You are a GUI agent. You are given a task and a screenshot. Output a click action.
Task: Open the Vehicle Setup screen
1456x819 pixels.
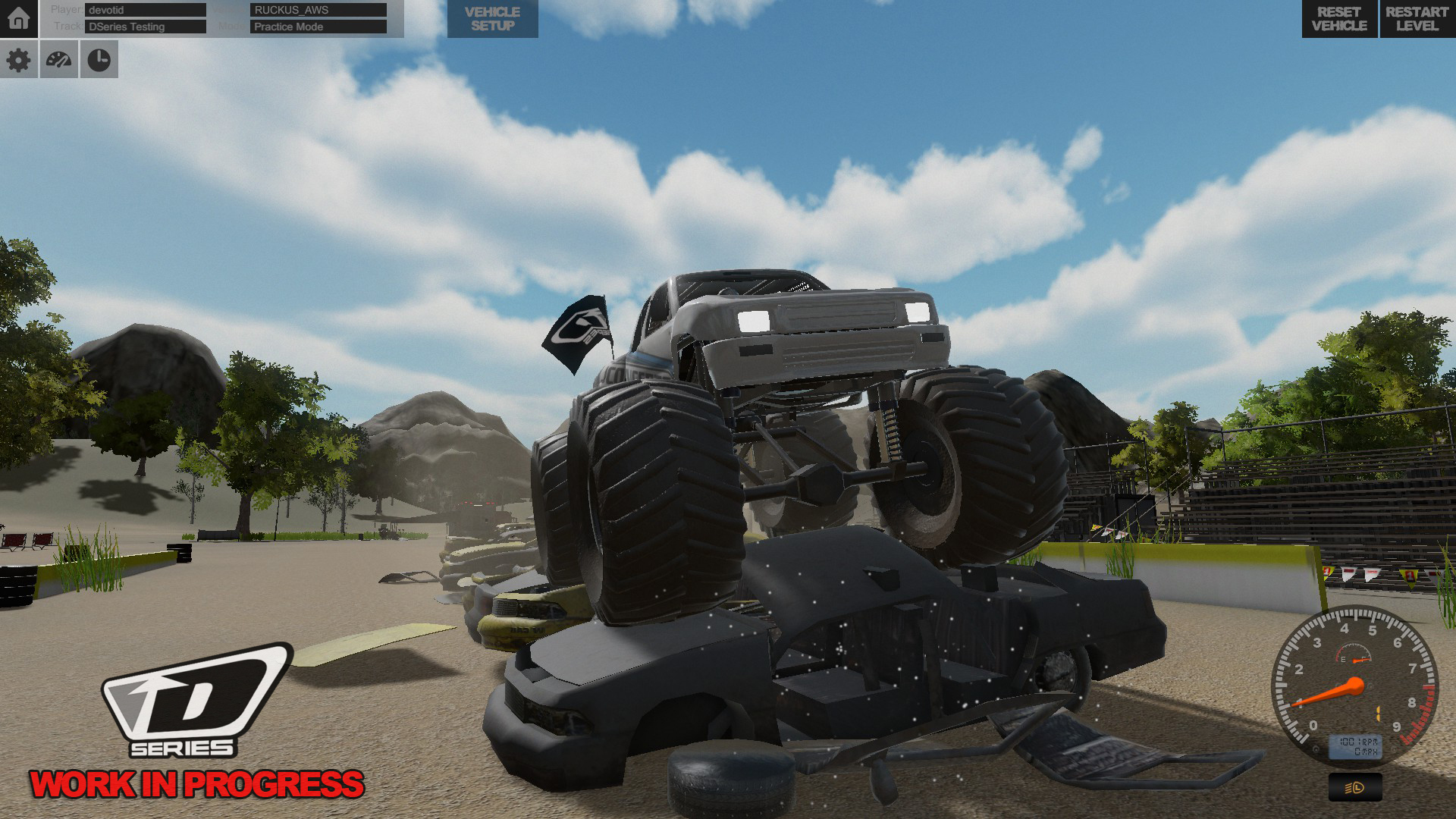[492, 19]
